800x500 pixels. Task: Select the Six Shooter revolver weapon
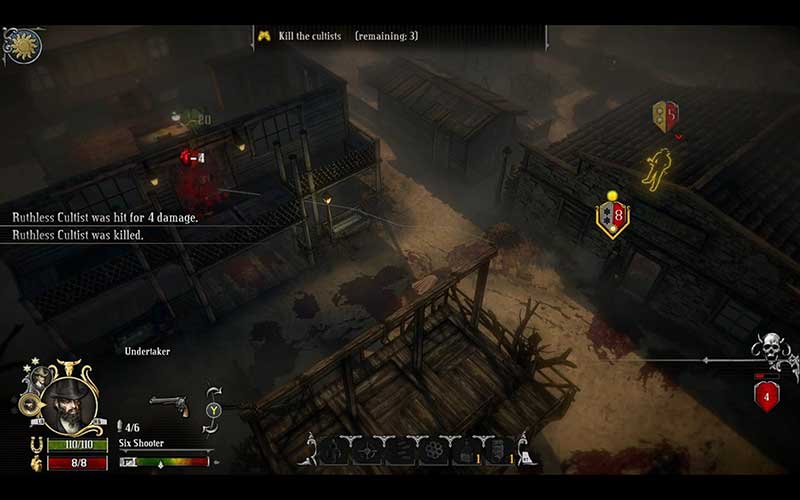pyautogui.click(x=169, y=405)
